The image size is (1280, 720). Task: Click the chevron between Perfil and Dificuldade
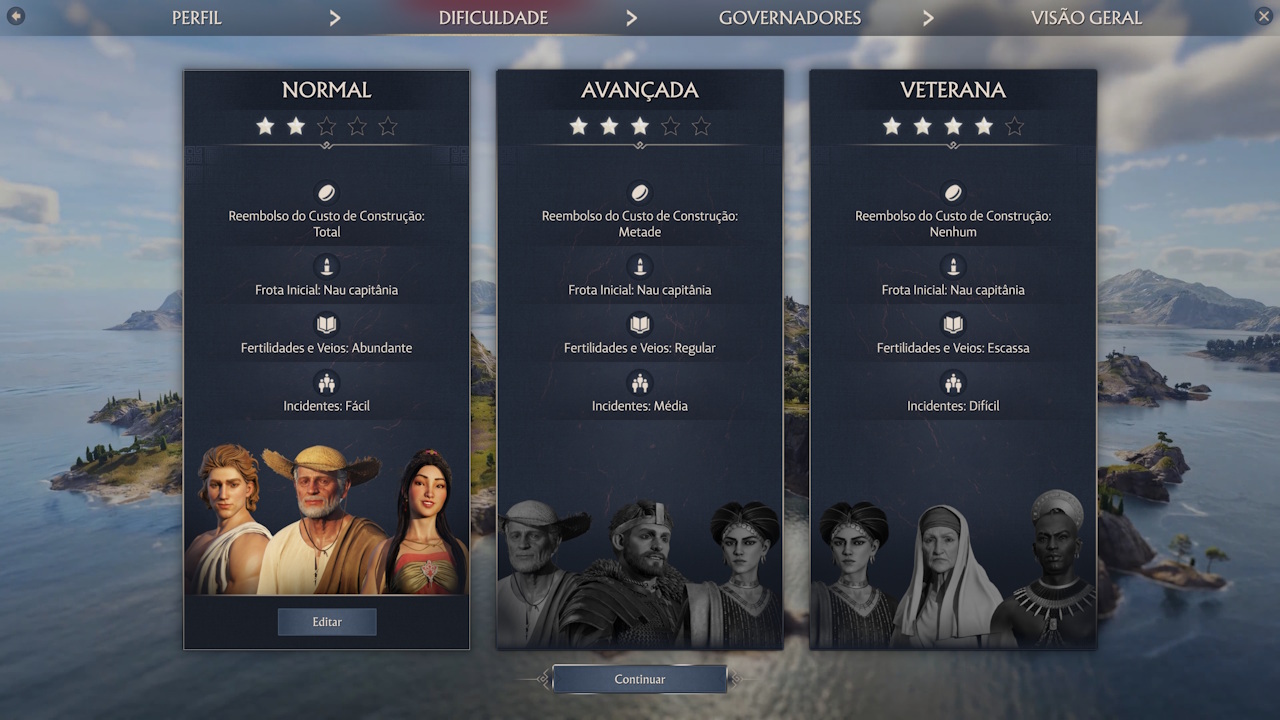(335, 17)
